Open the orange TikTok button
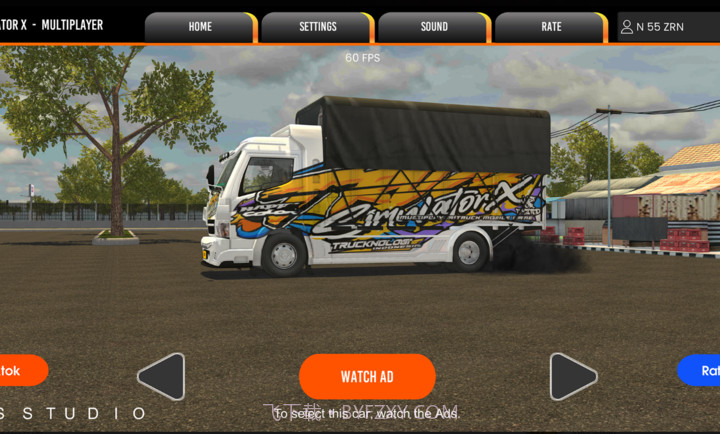 [x=20, y=370]
